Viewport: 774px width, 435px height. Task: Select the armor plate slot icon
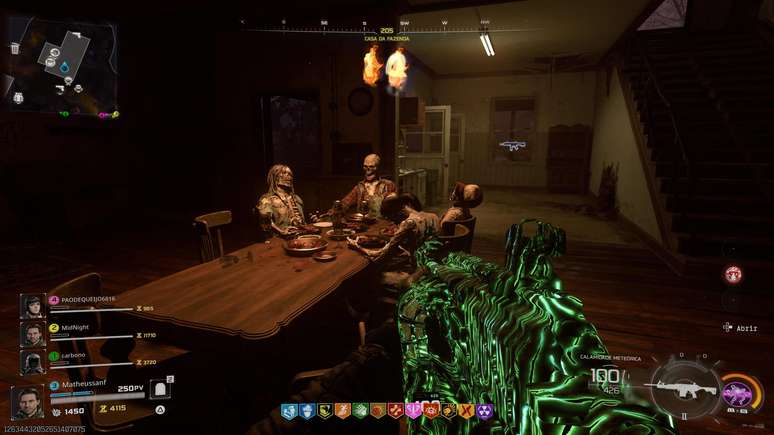coord(160,390)
